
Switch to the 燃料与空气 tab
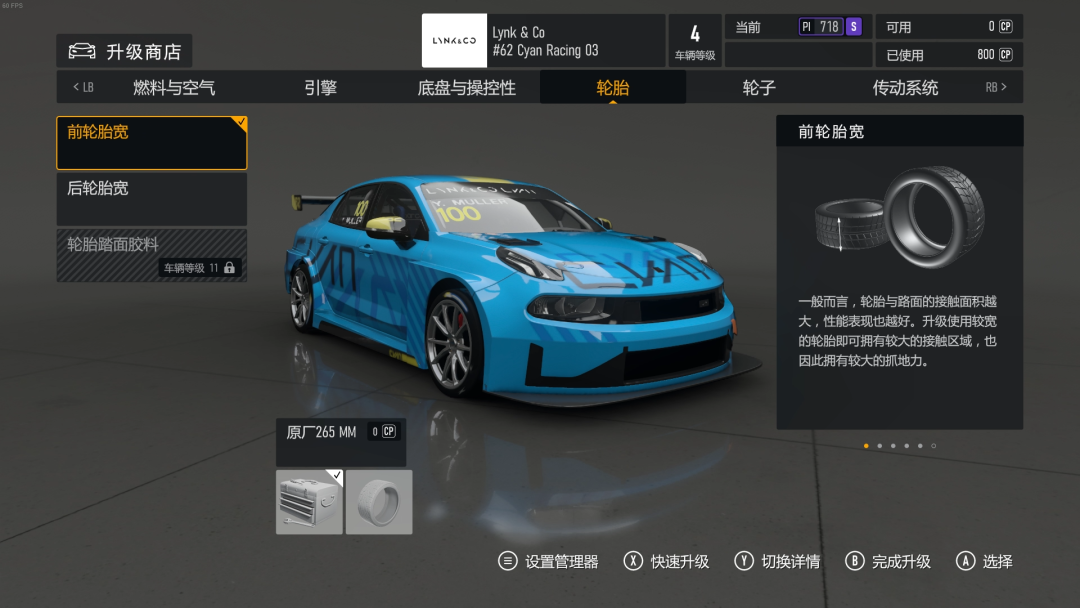pyautogui.click(x=174, y=88)
